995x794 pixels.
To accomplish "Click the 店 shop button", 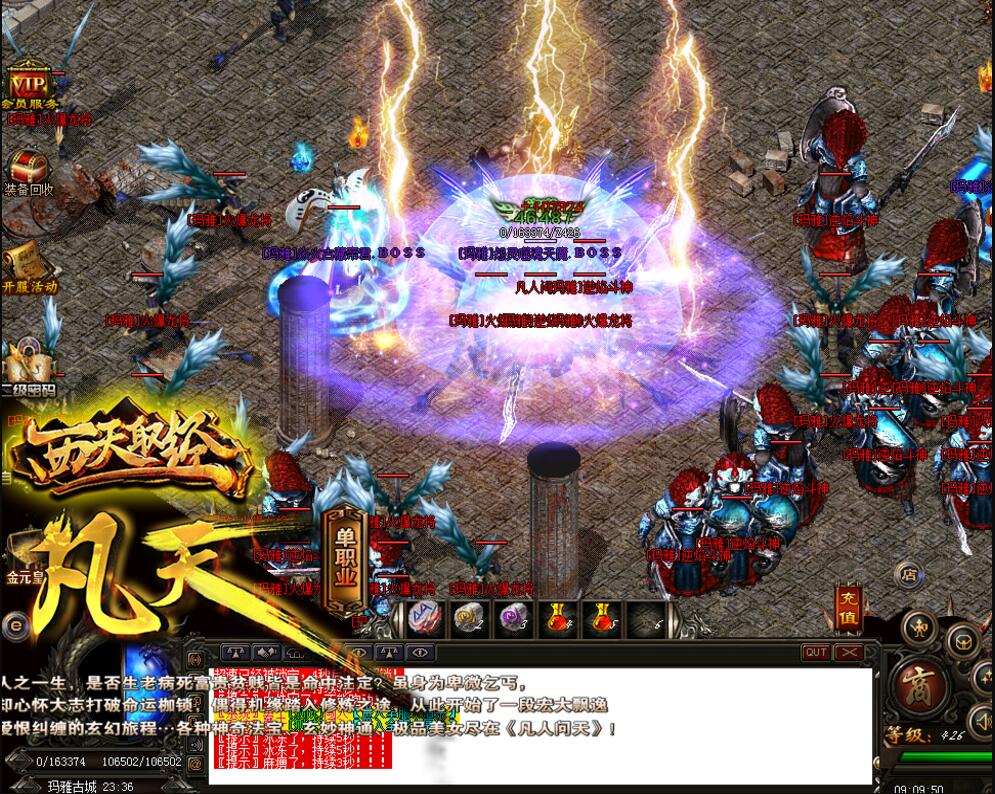I will pos(908,574).
